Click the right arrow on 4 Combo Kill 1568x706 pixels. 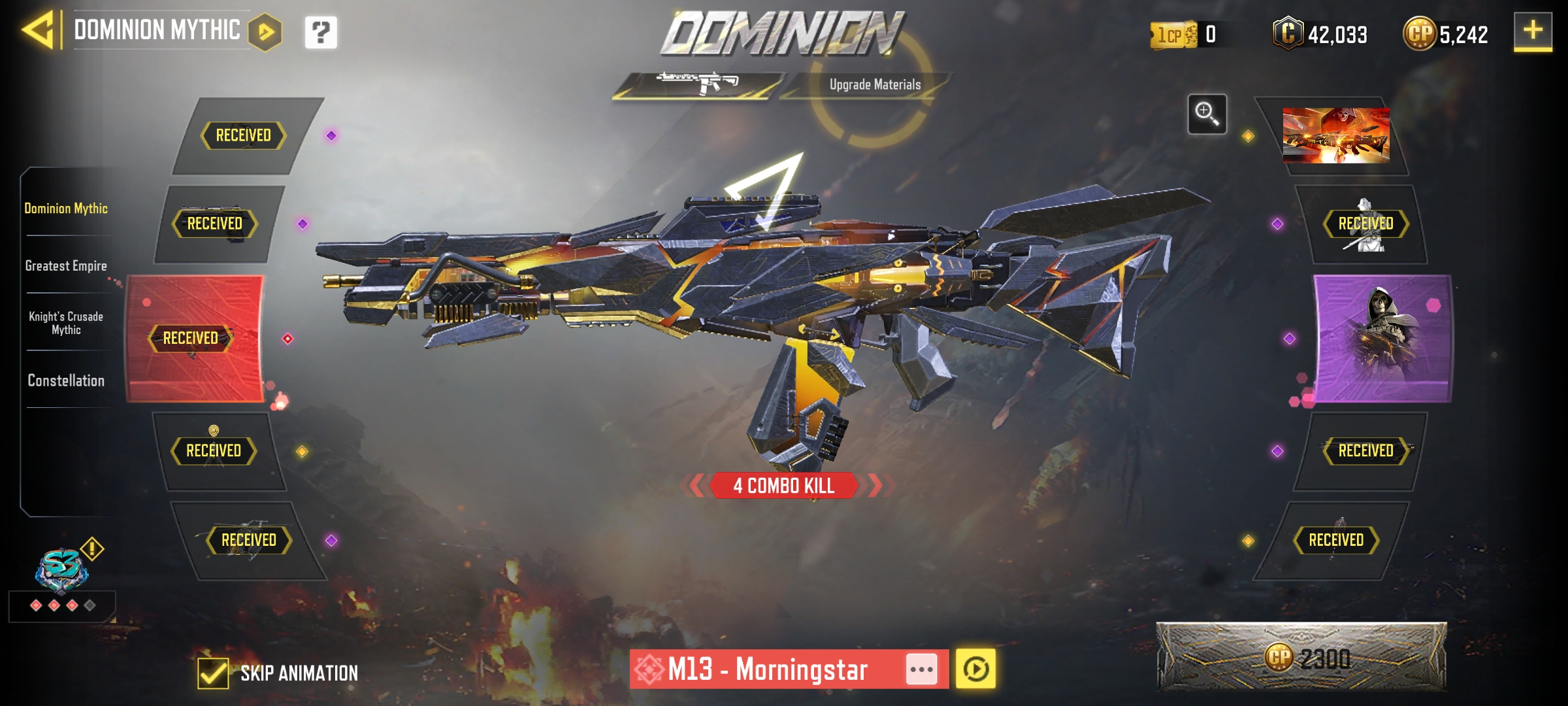pyautogui.click(x=875, y=486)
